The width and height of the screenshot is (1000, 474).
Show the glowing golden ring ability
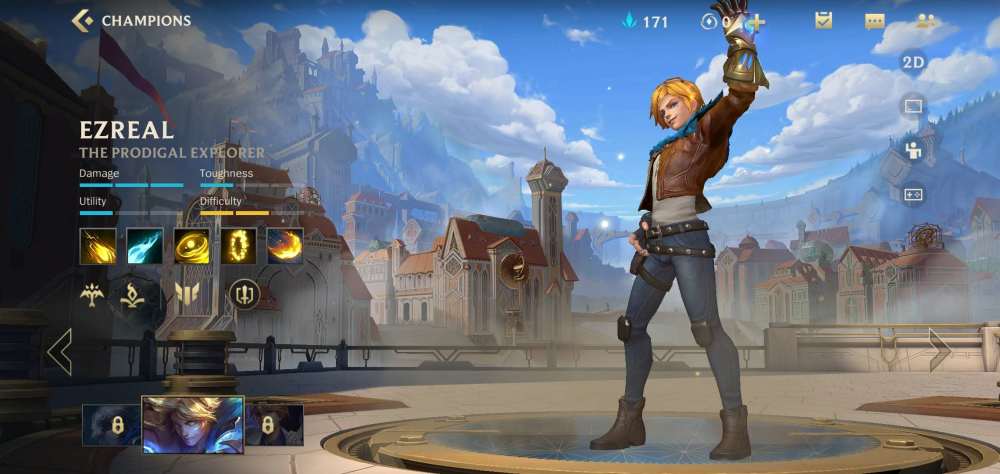[239, 246]
